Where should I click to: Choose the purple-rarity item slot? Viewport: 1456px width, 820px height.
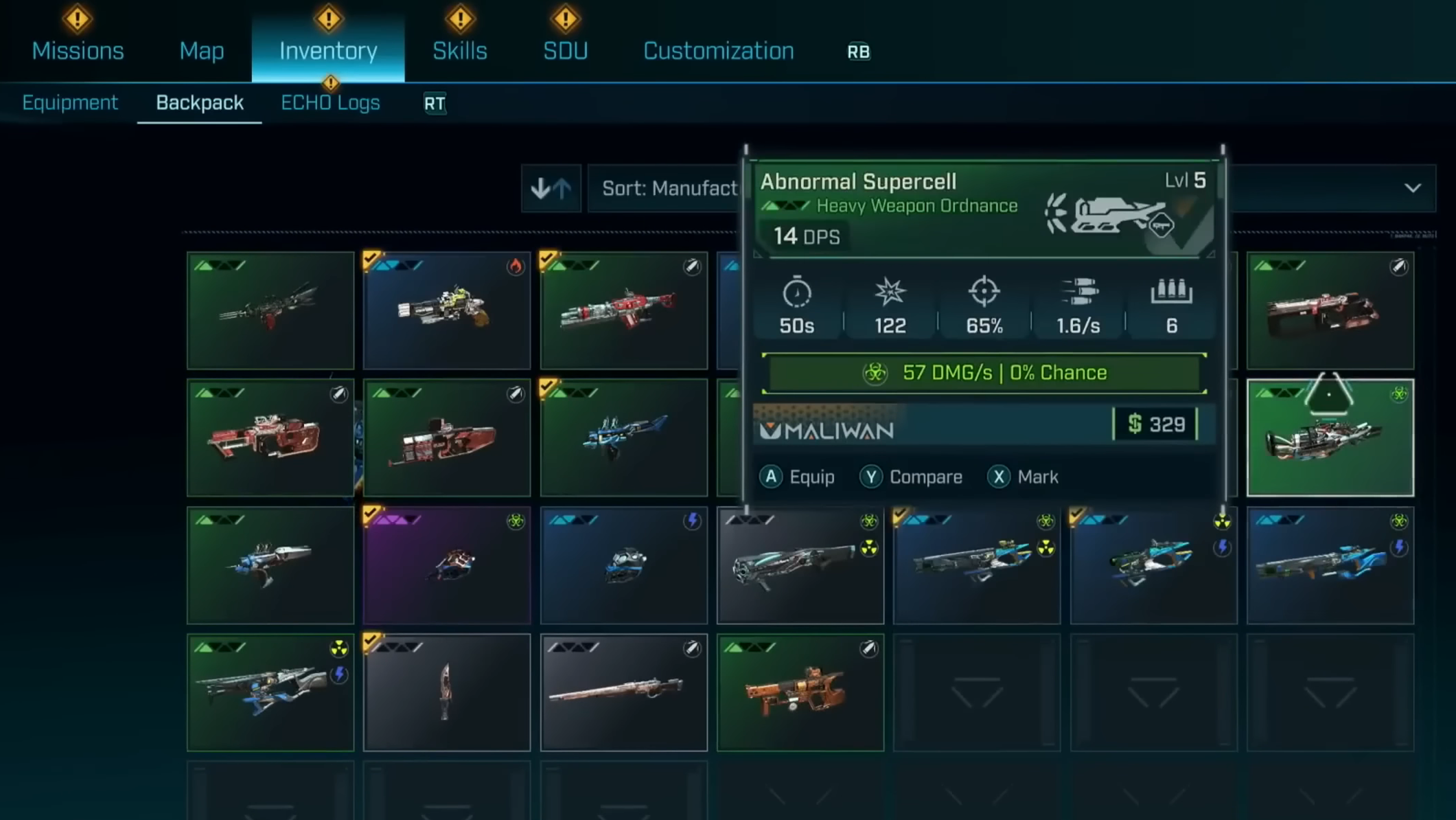point(447,565)
